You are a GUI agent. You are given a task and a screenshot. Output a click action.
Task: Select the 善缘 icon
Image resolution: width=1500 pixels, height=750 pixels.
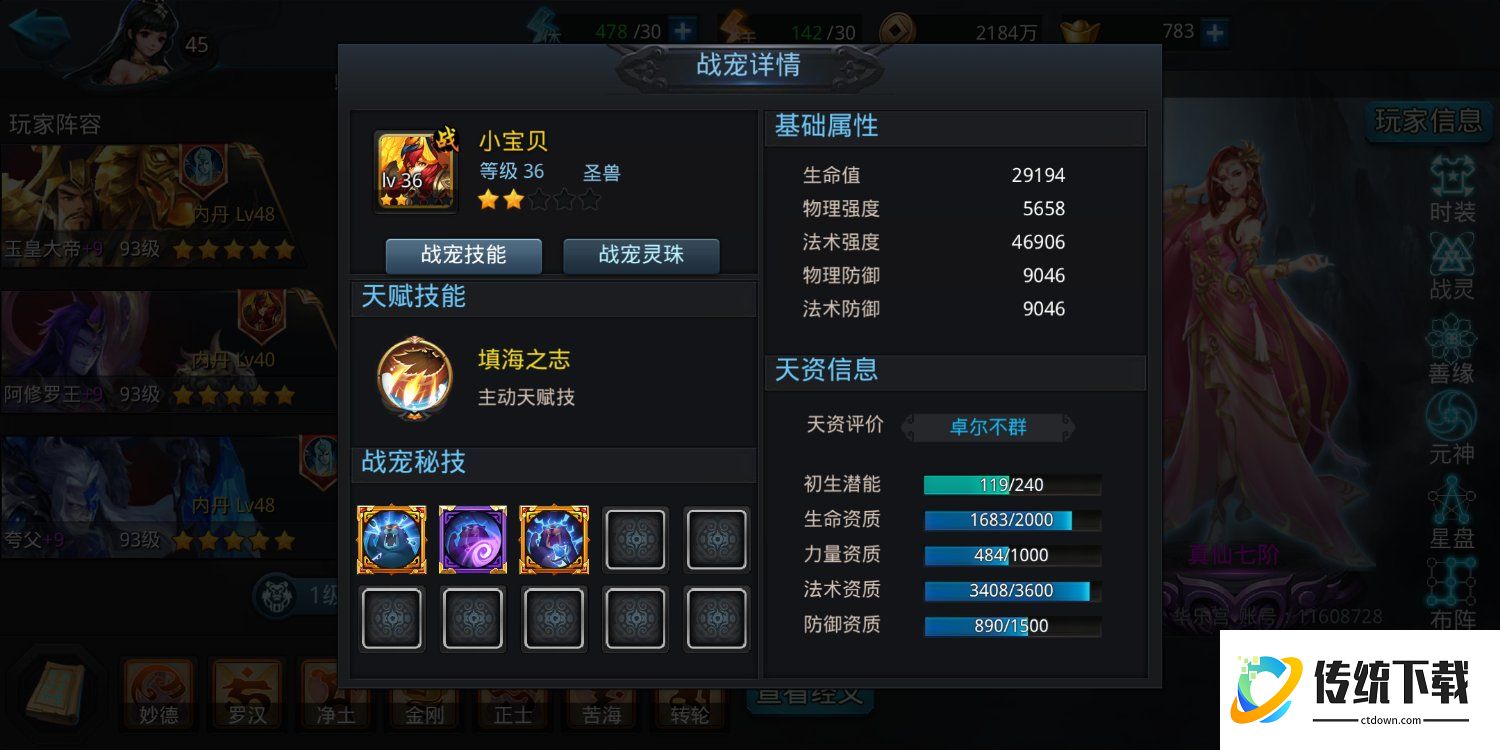point(1451,342)
